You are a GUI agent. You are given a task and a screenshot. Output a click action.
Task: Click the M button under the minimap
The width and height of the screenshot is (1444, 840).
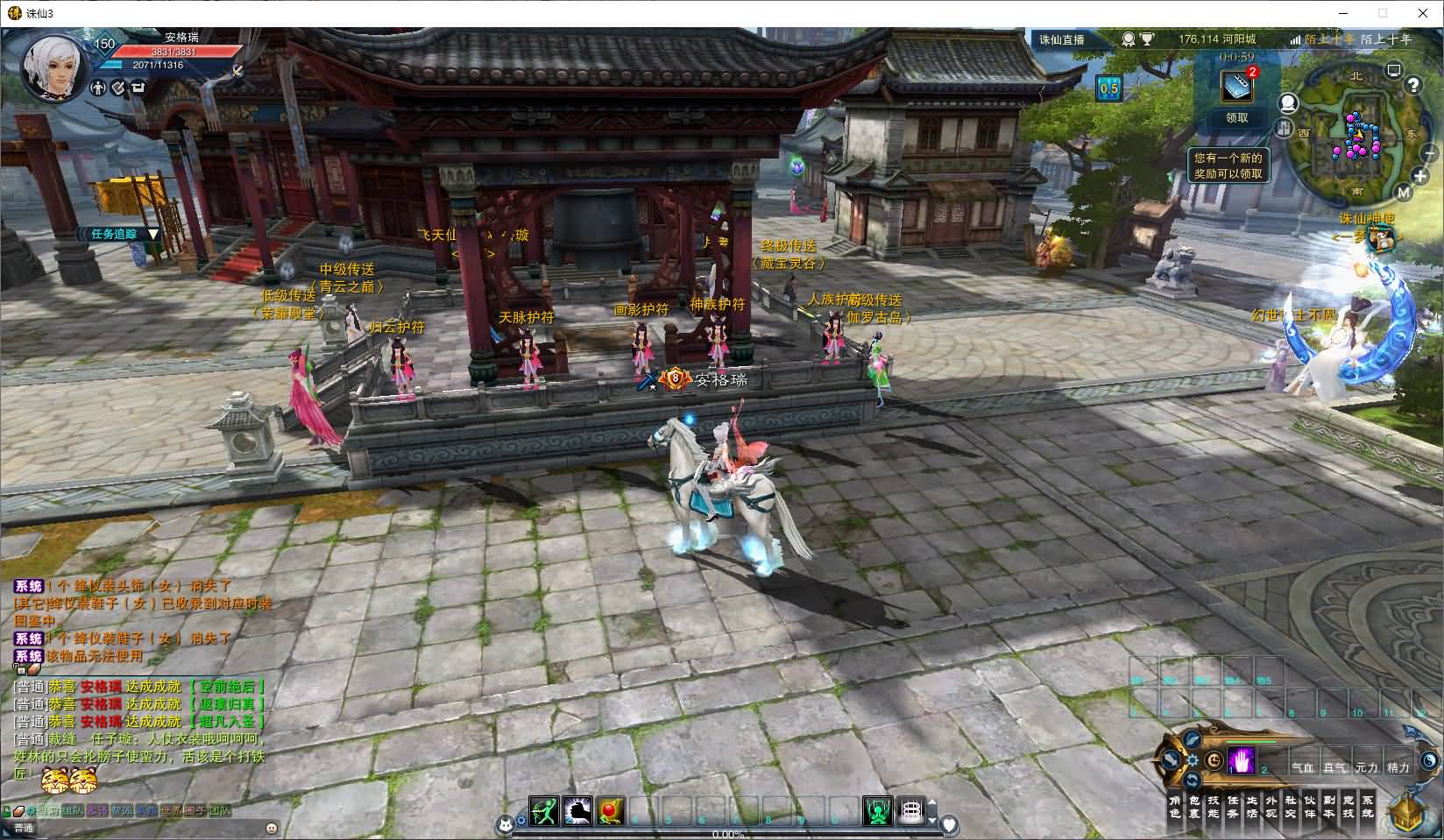[1403, 192]
